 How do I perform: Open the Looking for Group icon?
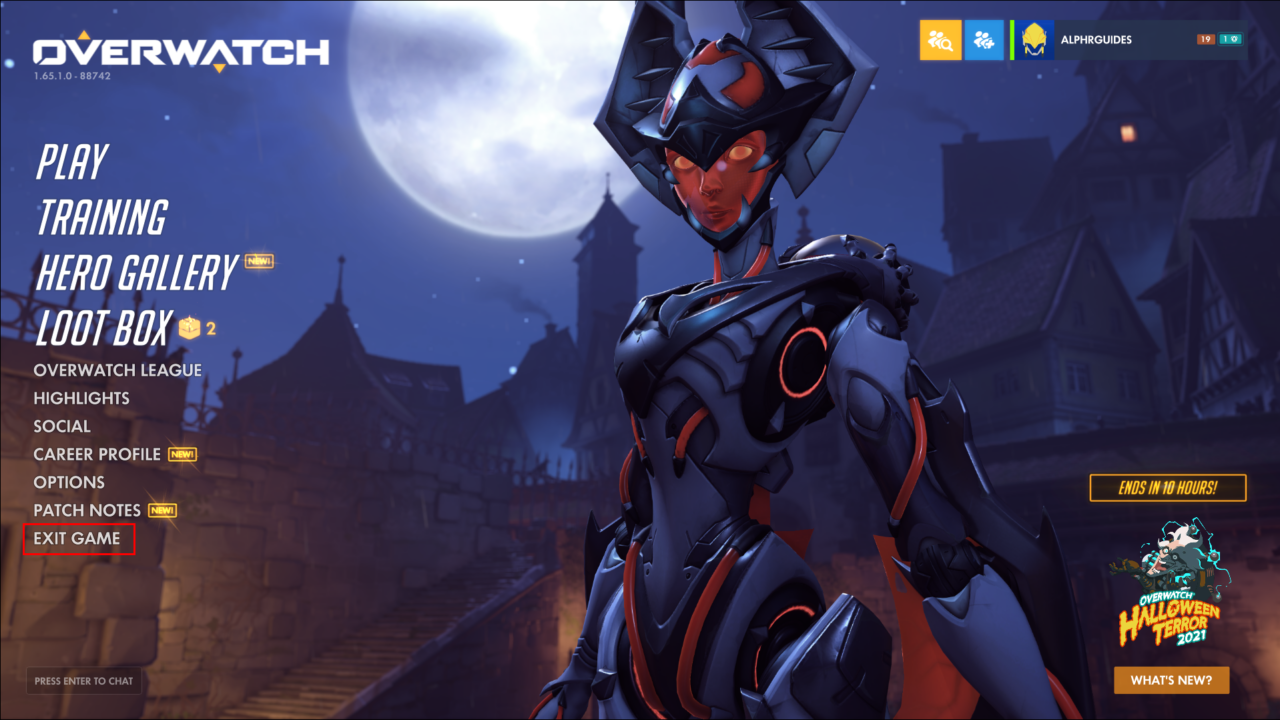940,40
